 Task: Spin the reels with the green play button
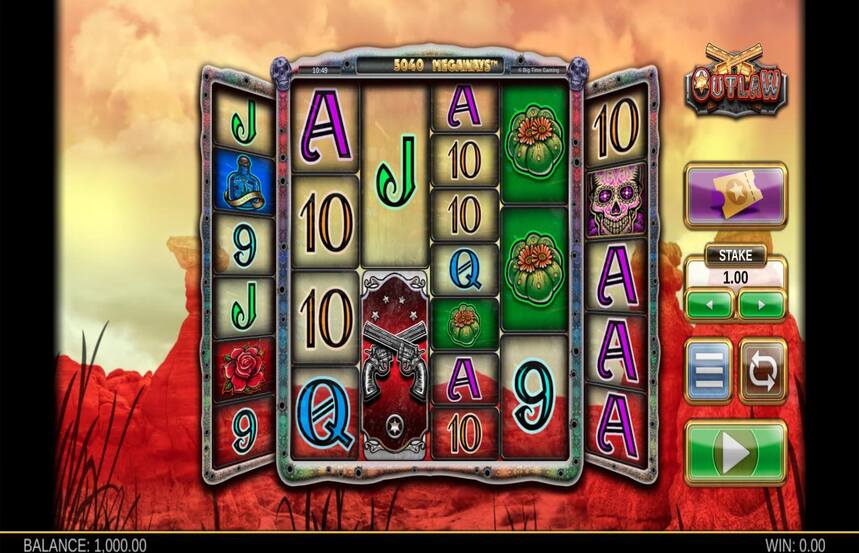(x=735, y=453)
